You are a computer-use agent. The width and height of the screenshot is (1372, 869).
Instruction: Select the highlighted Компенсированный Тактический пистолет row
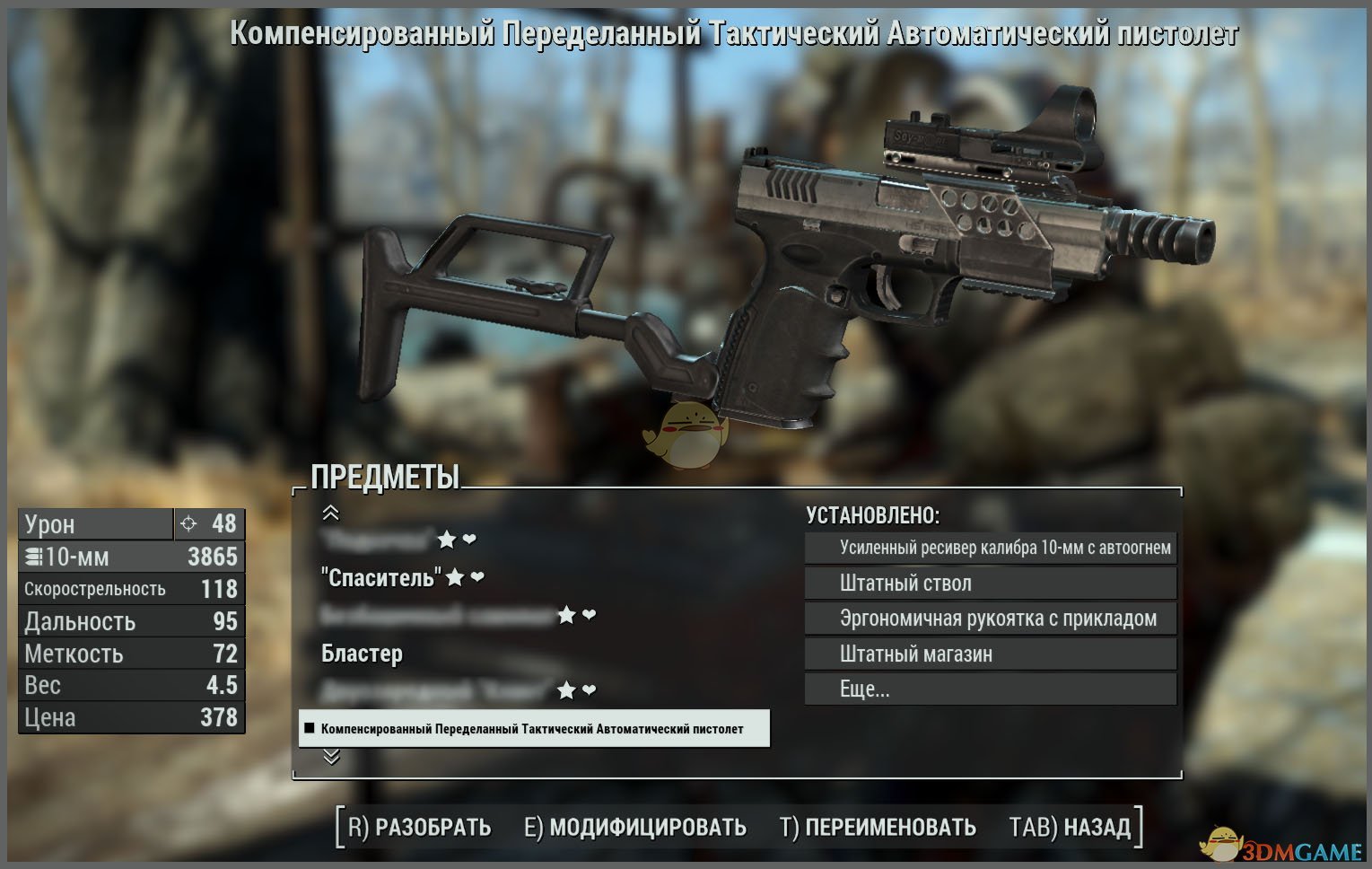533,729
